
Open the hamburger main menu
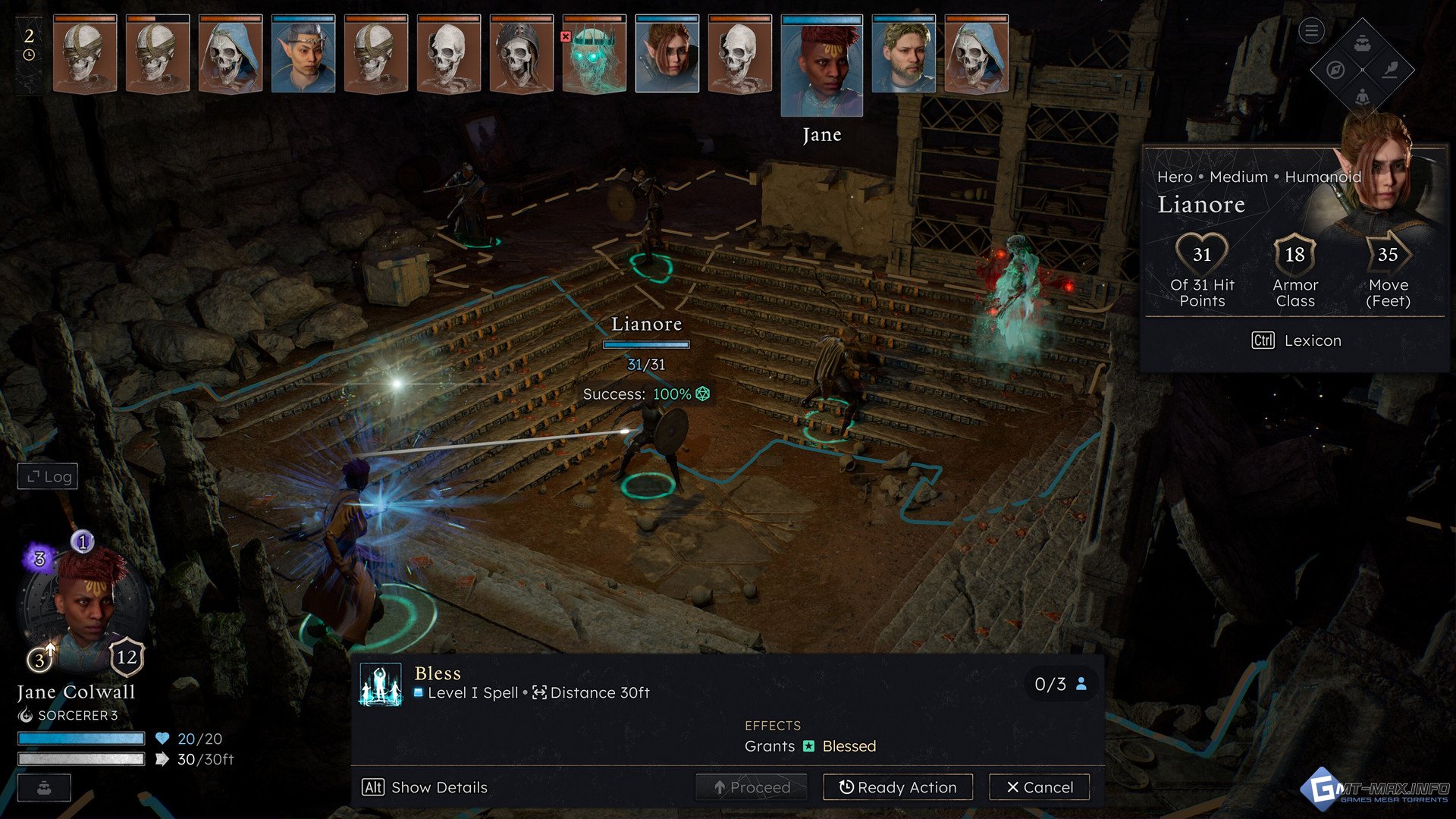point(1311,31)
